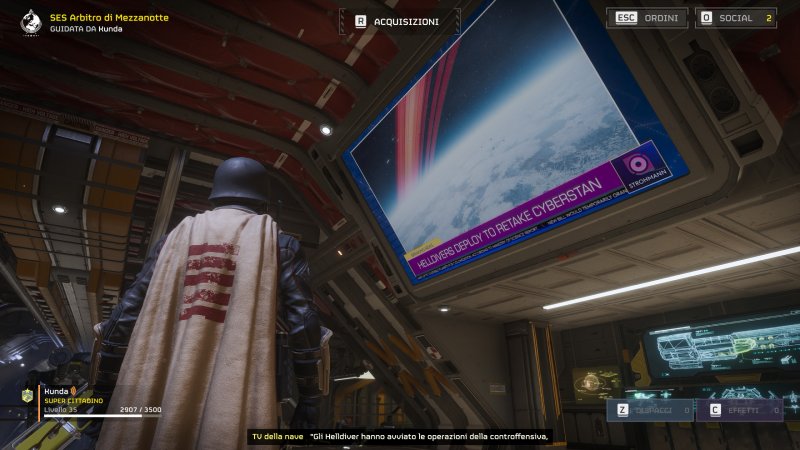800x450 pixels.
Task: Open the Social panel
Action: point(736,18)
